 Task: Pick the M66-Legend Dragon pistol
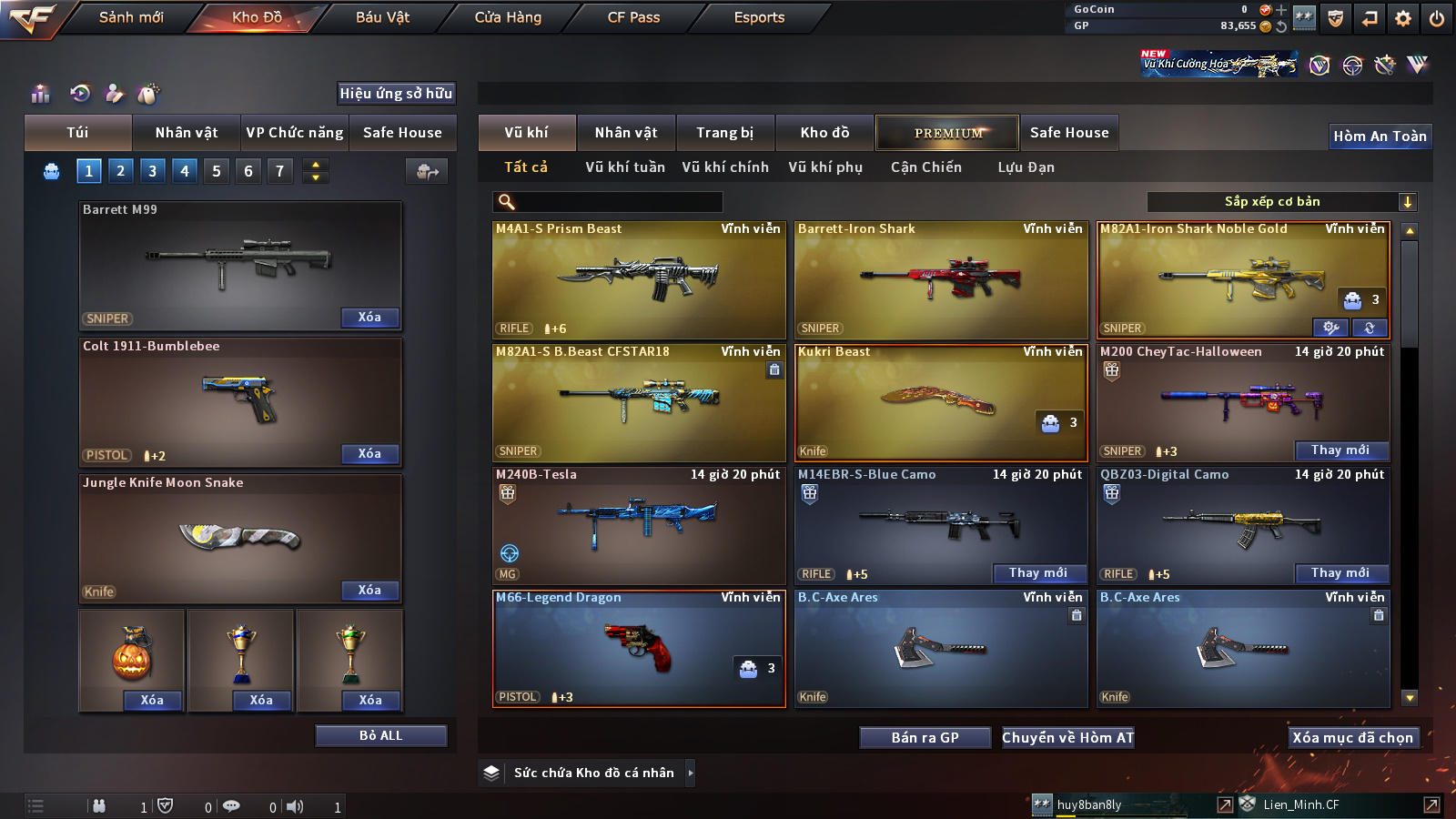point(639,648)
